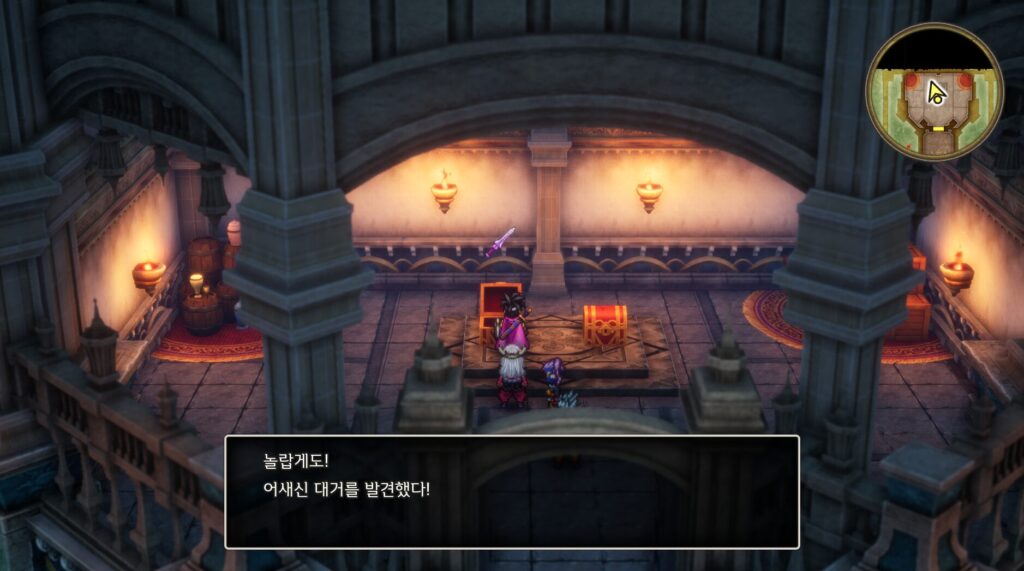Advance the treasure discovery dialogue box
Image resolution: width=1024 pixels, height=571 pixels.
(511, 491)
